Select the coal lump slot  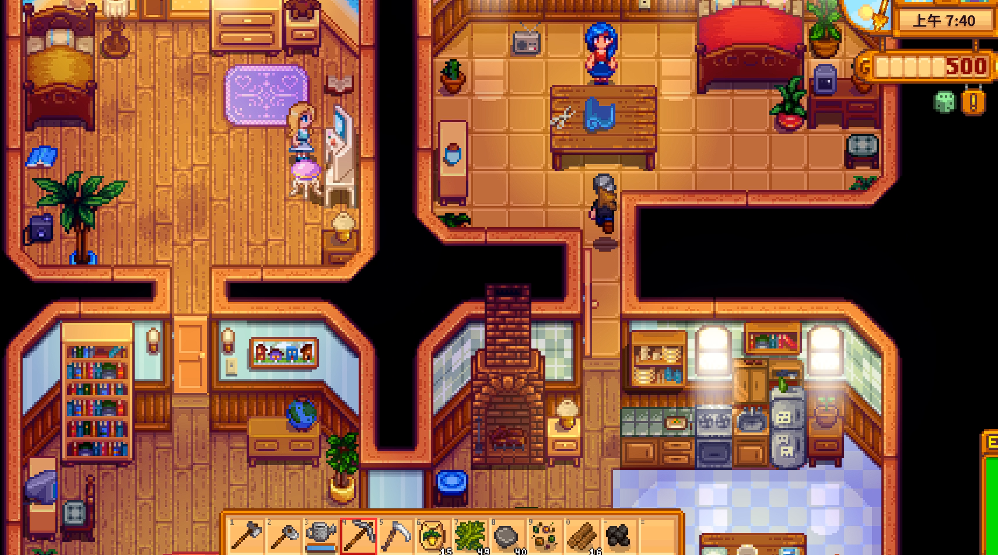point(620,536)
